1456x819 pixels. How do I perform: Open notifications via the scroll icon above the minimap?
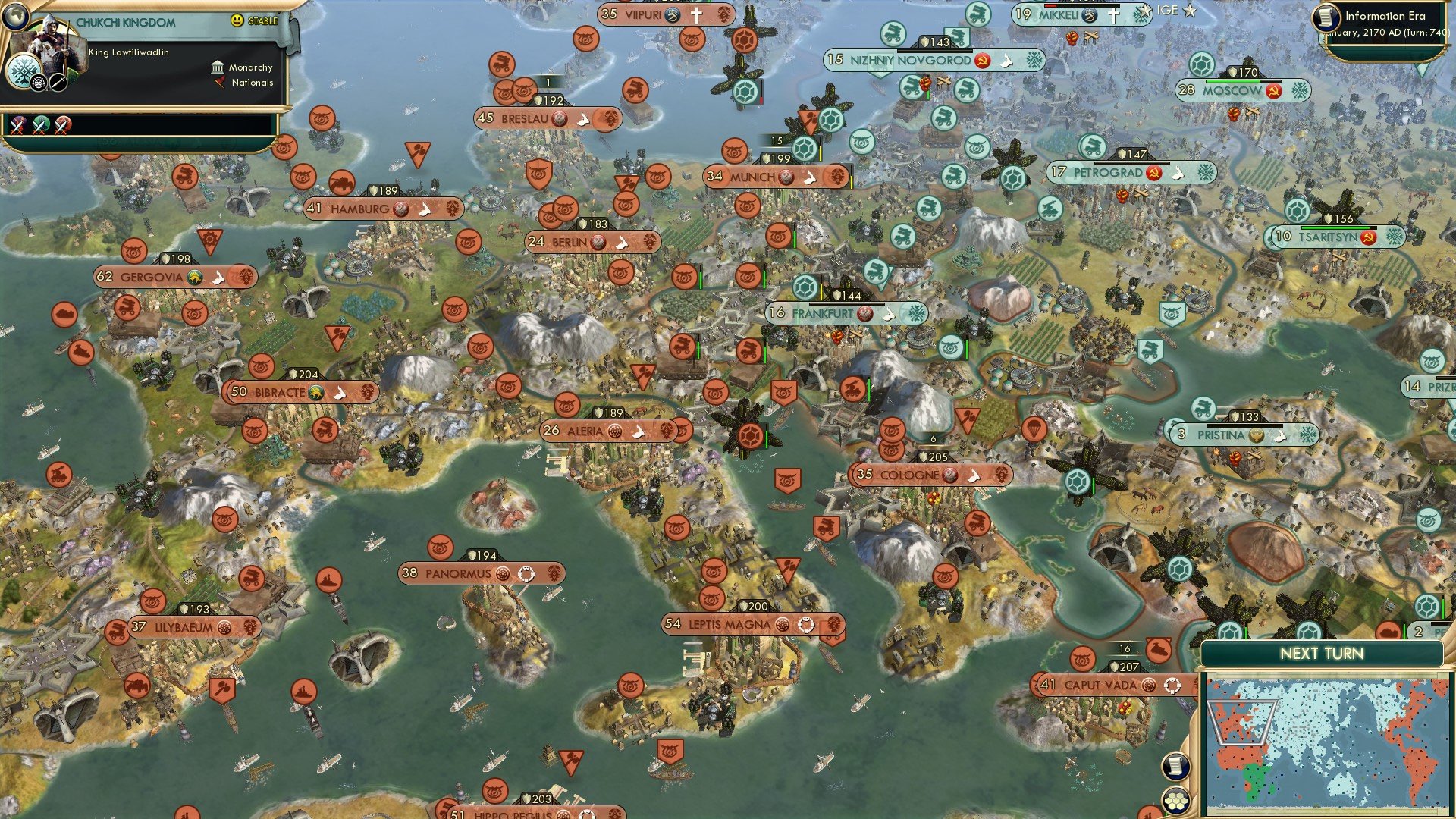[x=1175, y=767]
